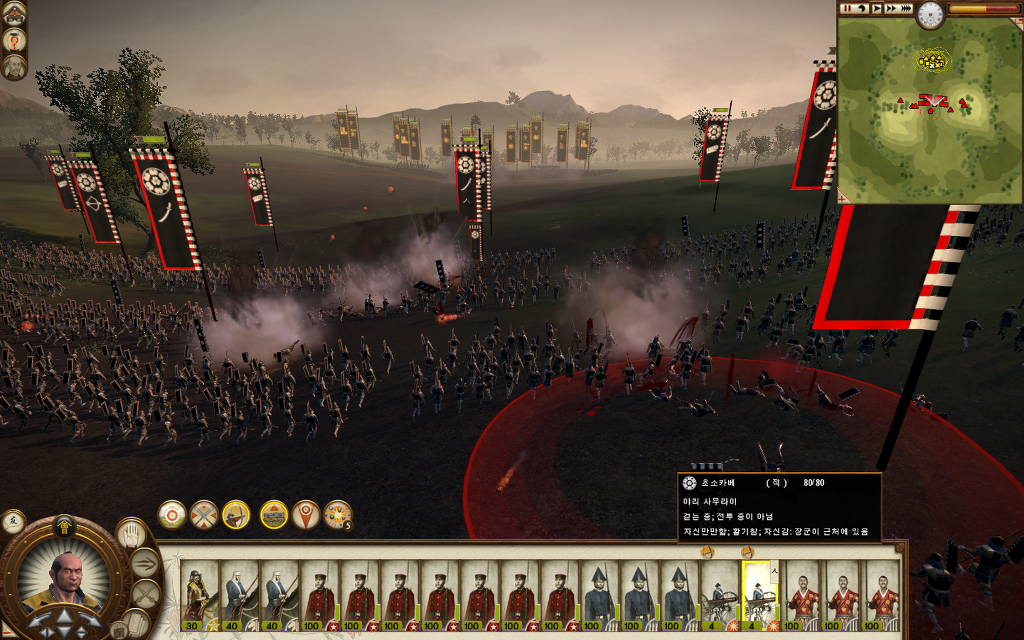
Task: Set battle to normal play speed
Action: click(x=876, y=8)
